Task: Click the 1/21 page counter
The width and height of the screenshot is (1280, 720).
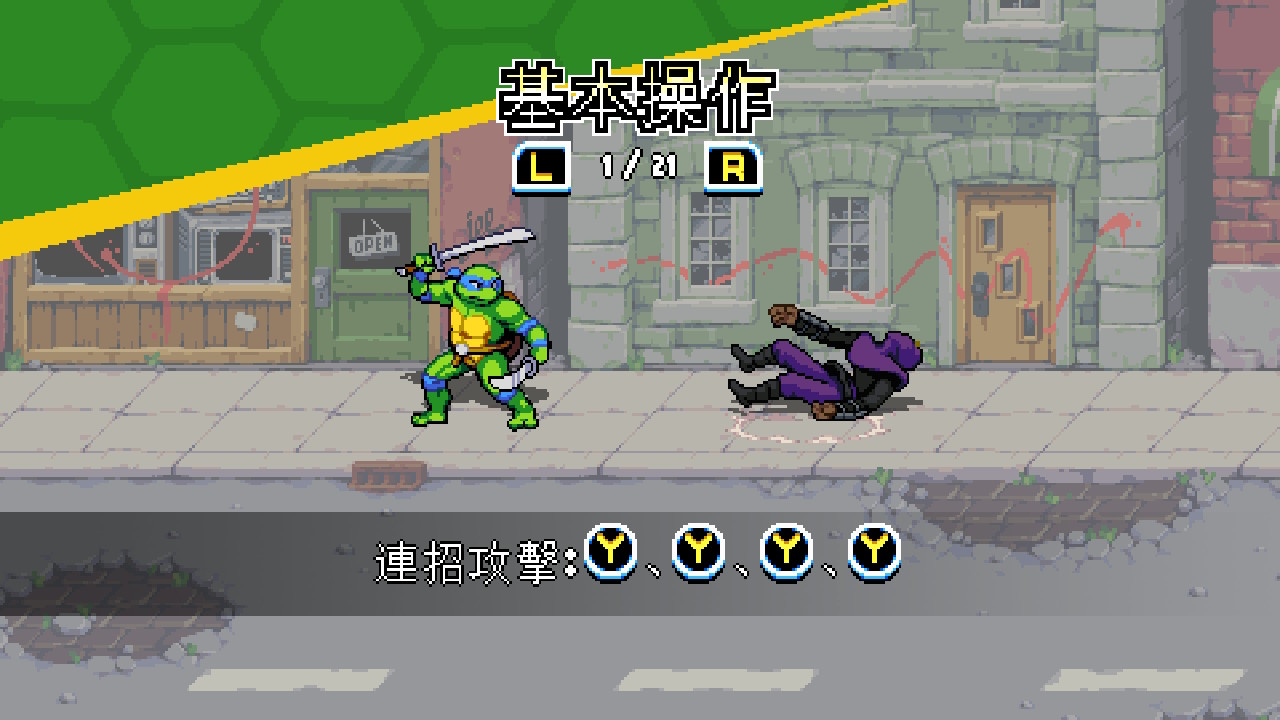Action: click(x=637, y=167)
